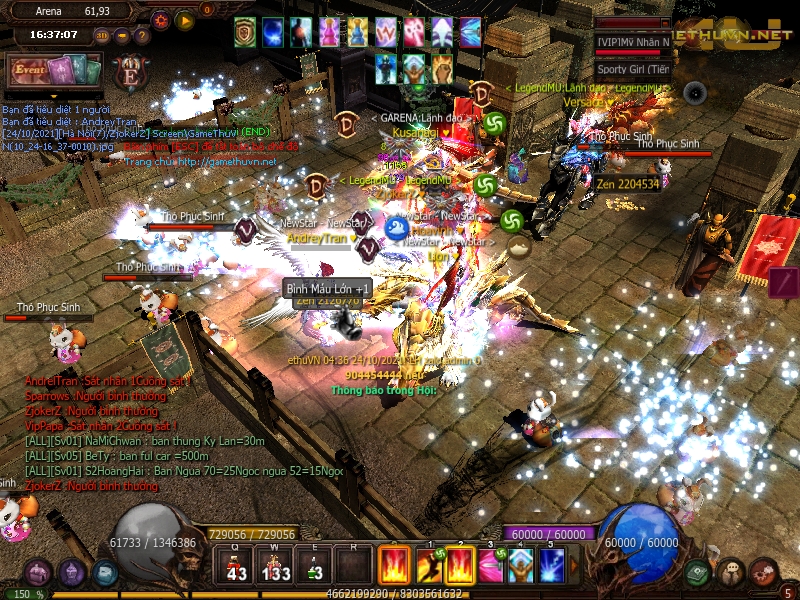Open the question mark help button
The image size is (800, 600).
pyautogui.click(x=141, y=35)
